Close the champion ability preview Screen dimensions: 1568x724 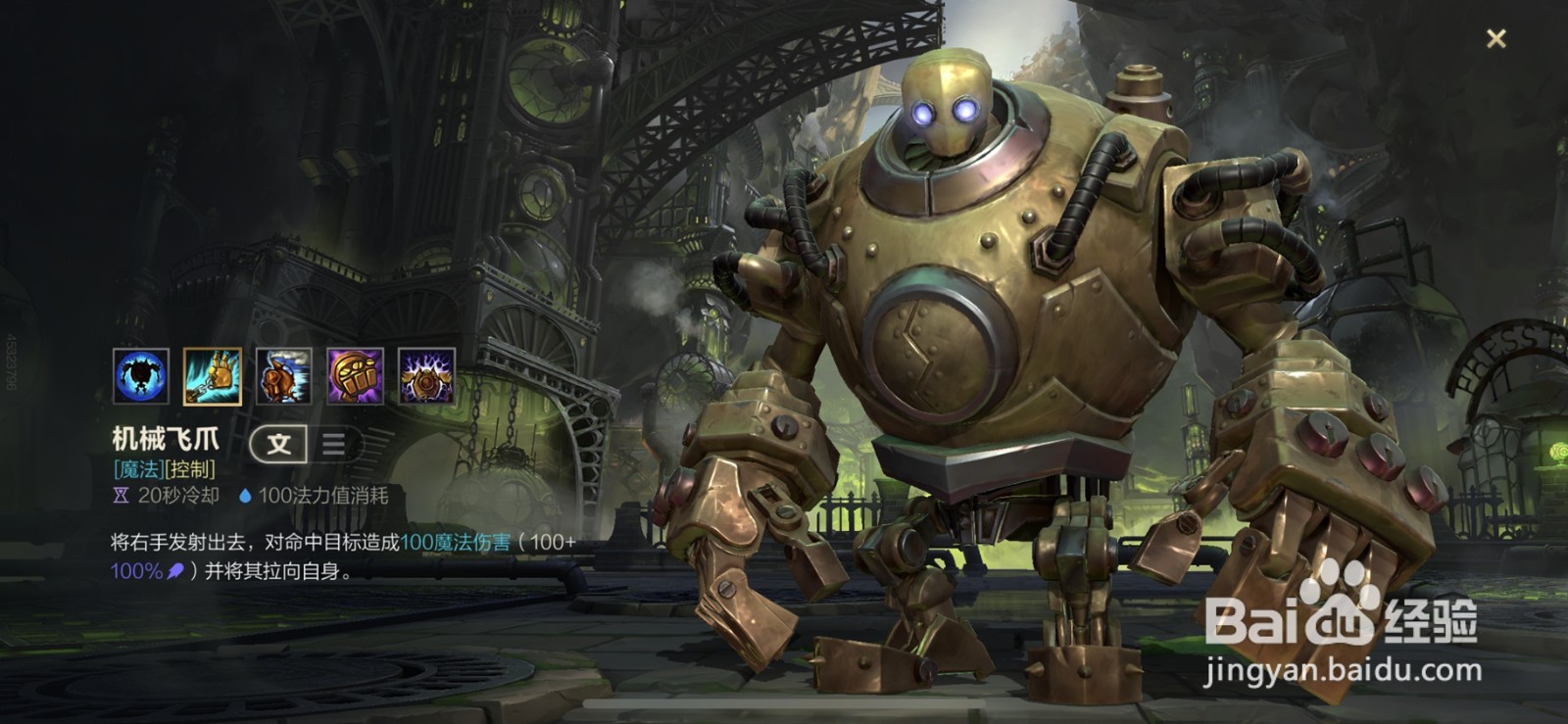point(1495,39)
